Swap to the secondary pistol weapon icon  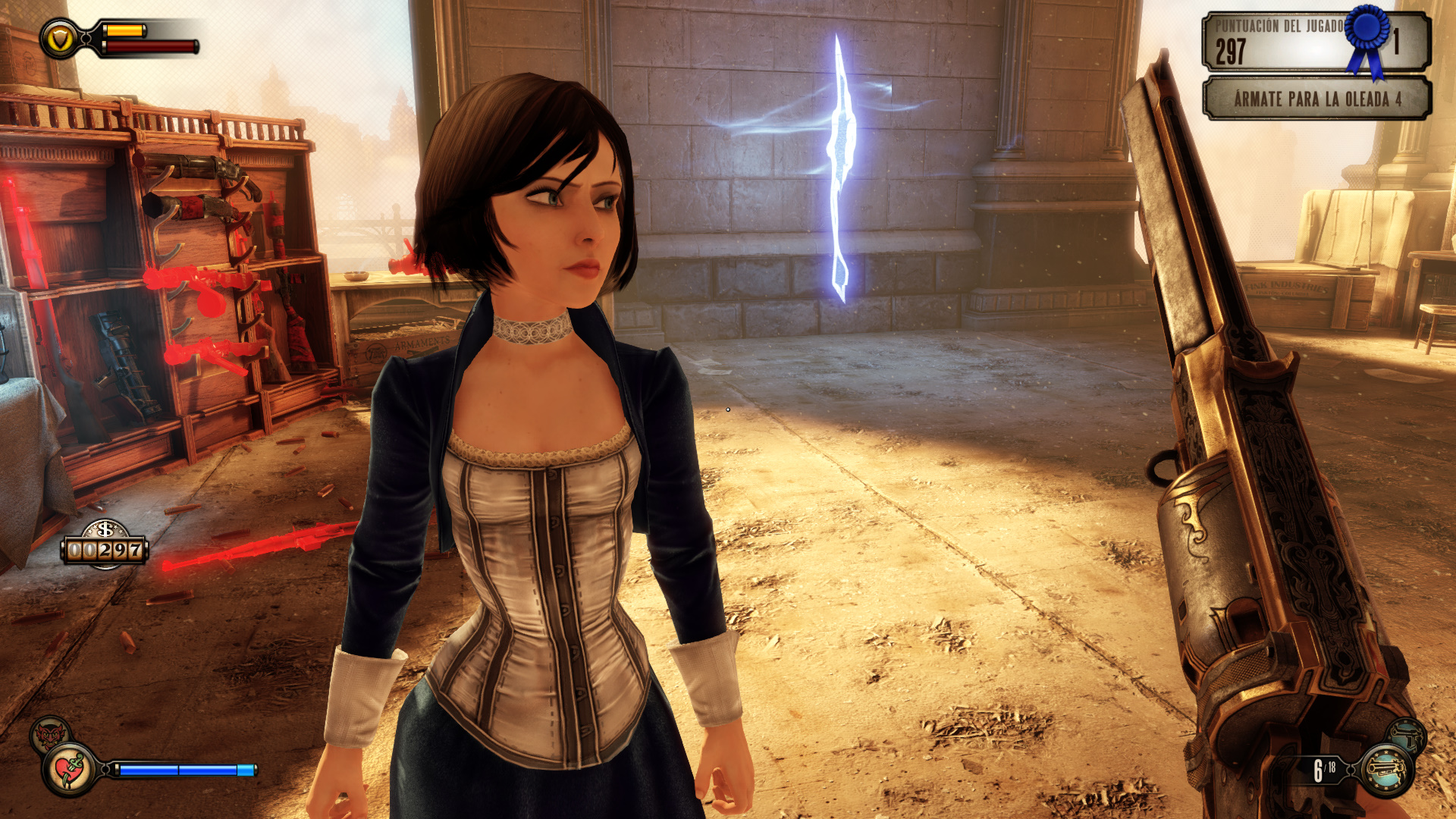click(1408, 734)
